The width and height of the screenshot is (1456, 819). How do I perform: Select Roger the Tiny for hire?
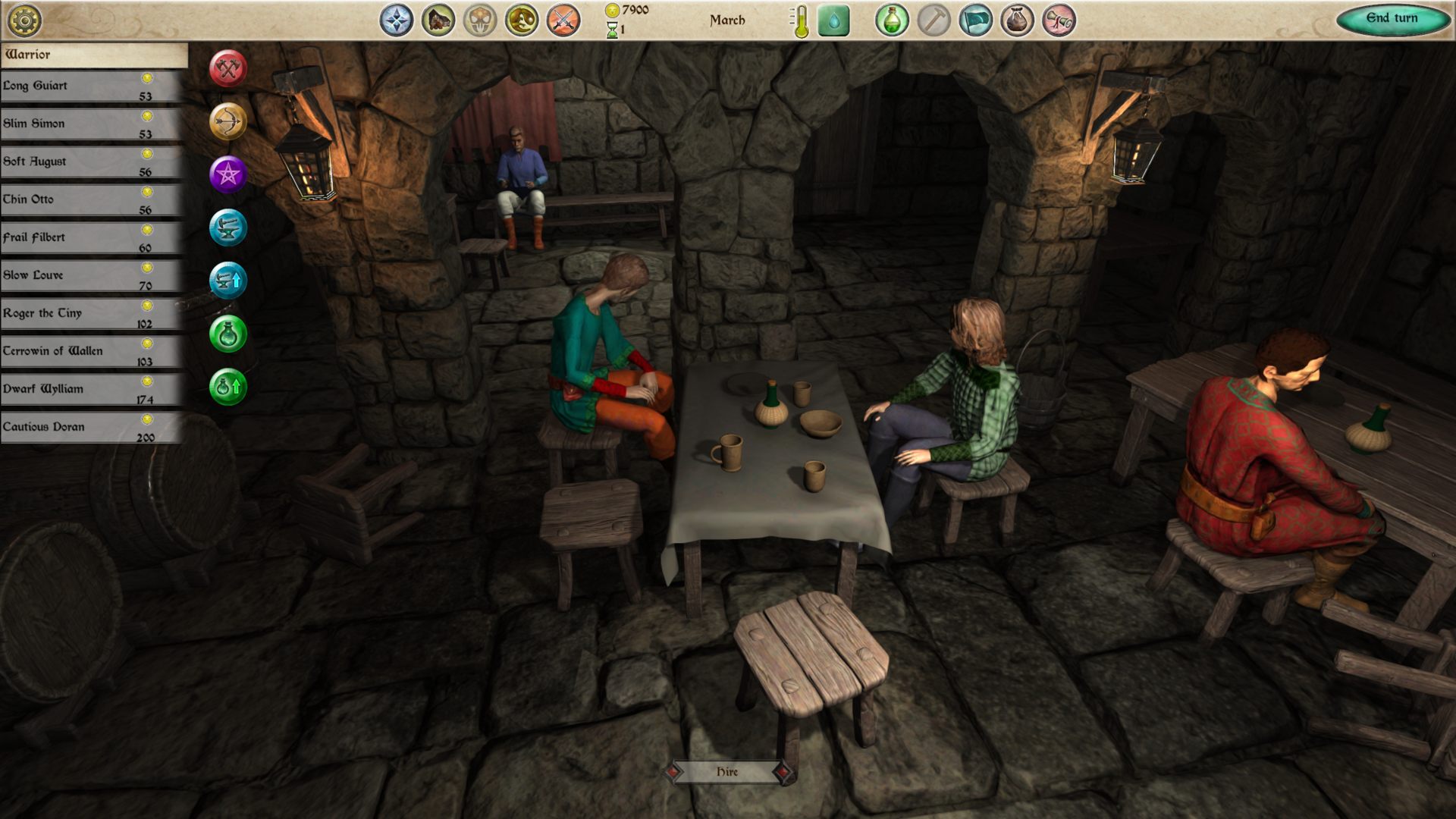click(x=91, y=314)
